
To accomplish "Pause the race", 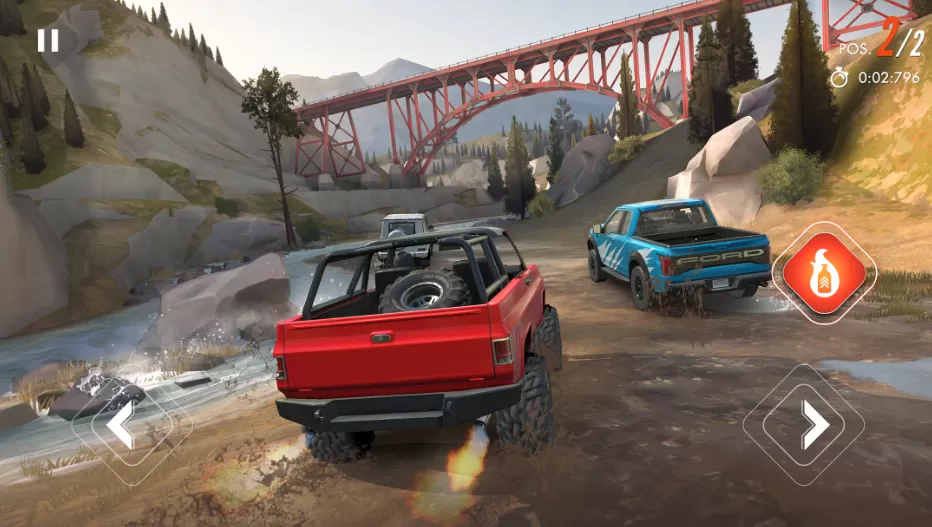I will point(47,40).
